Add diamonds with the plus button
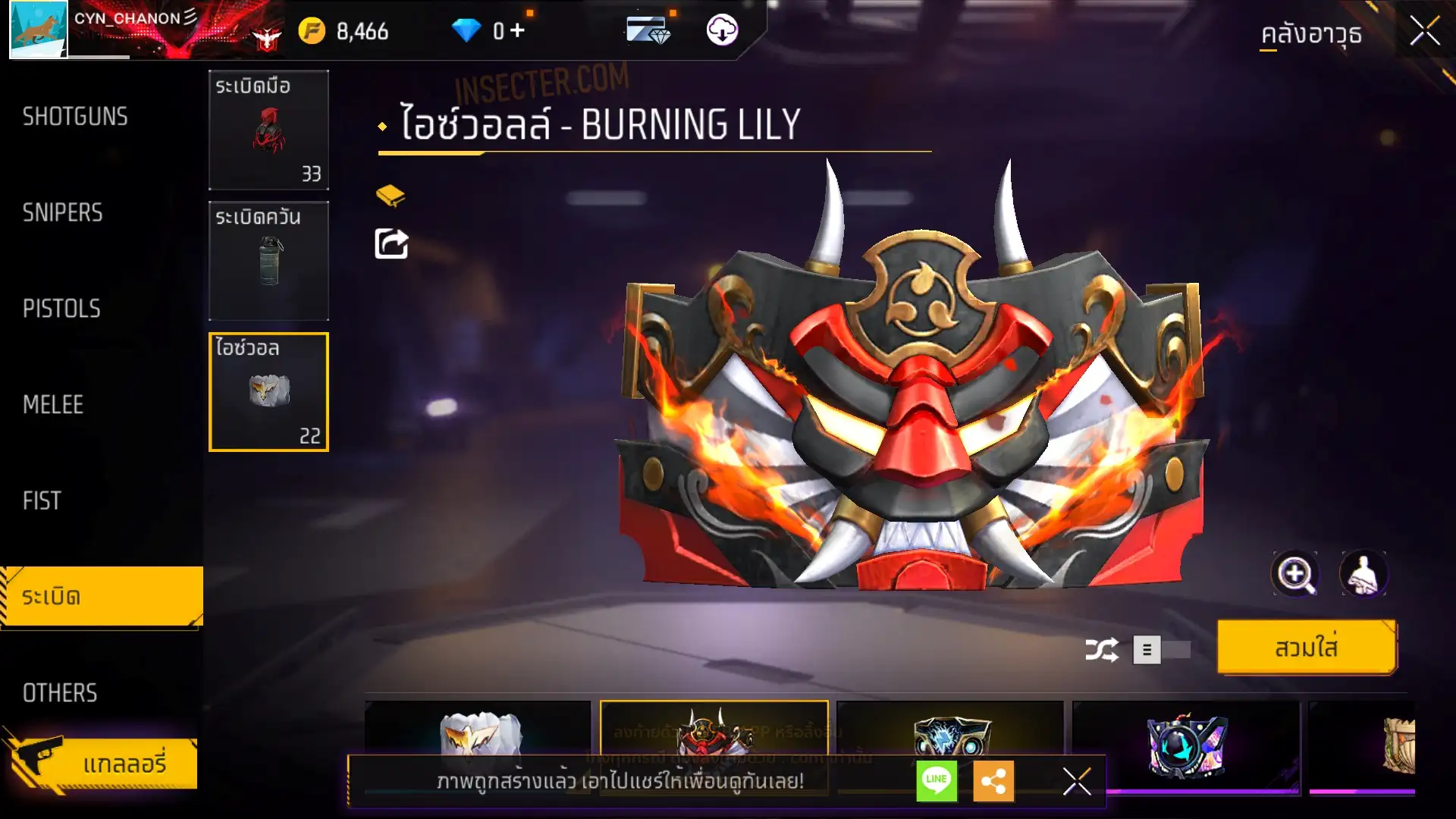The height and width of the screenshot is (819, 1456). point(517,30)
